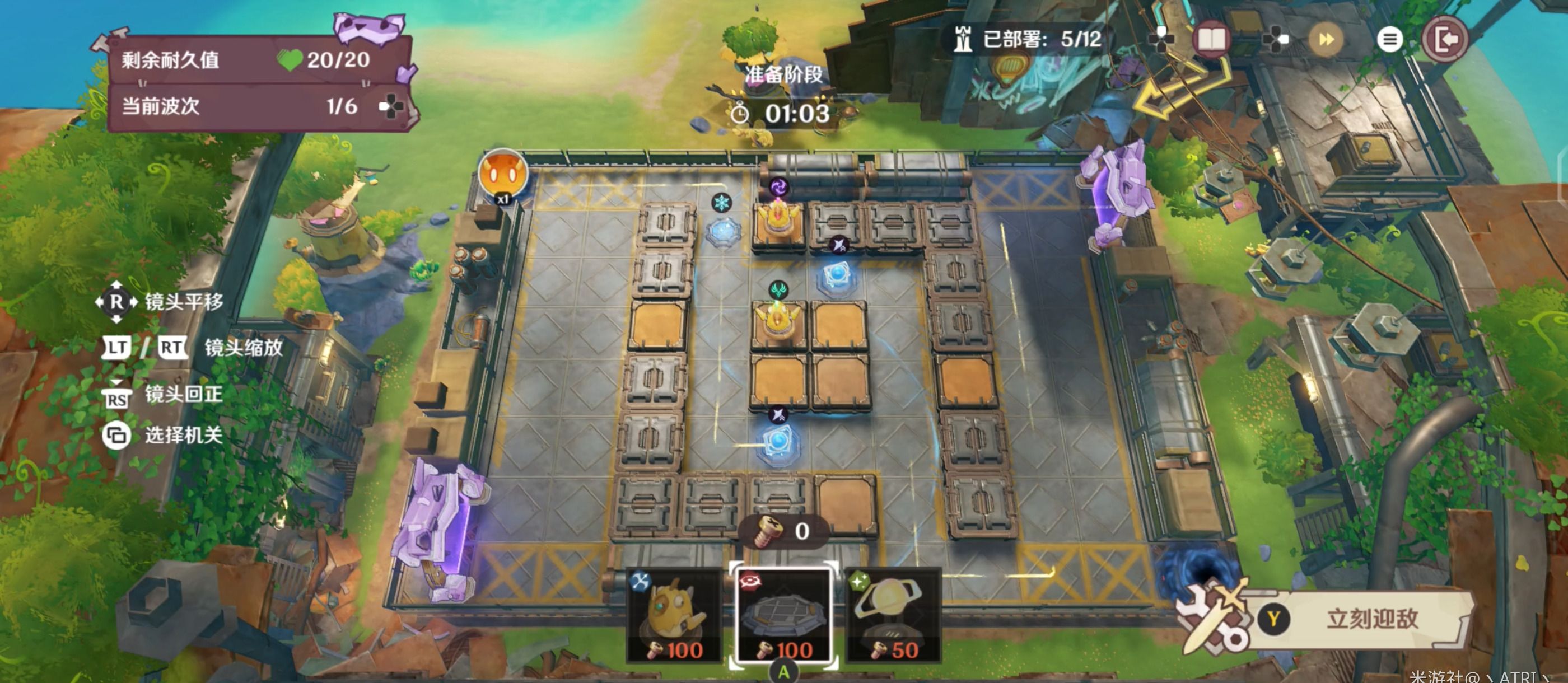The image size is (1568, 683).
Task: Exit the stage via door icon
Action: coord(1445,40)
